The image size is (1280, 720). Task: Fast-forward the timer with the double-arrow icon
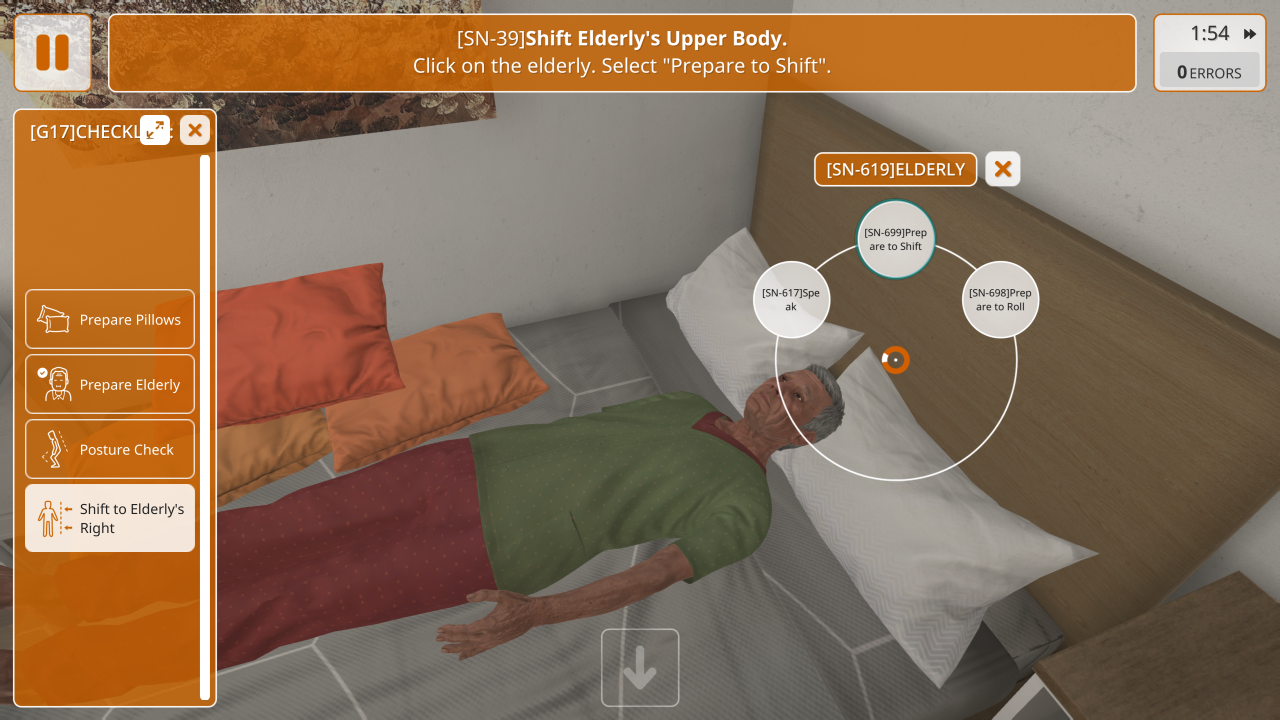point(1250,34)
